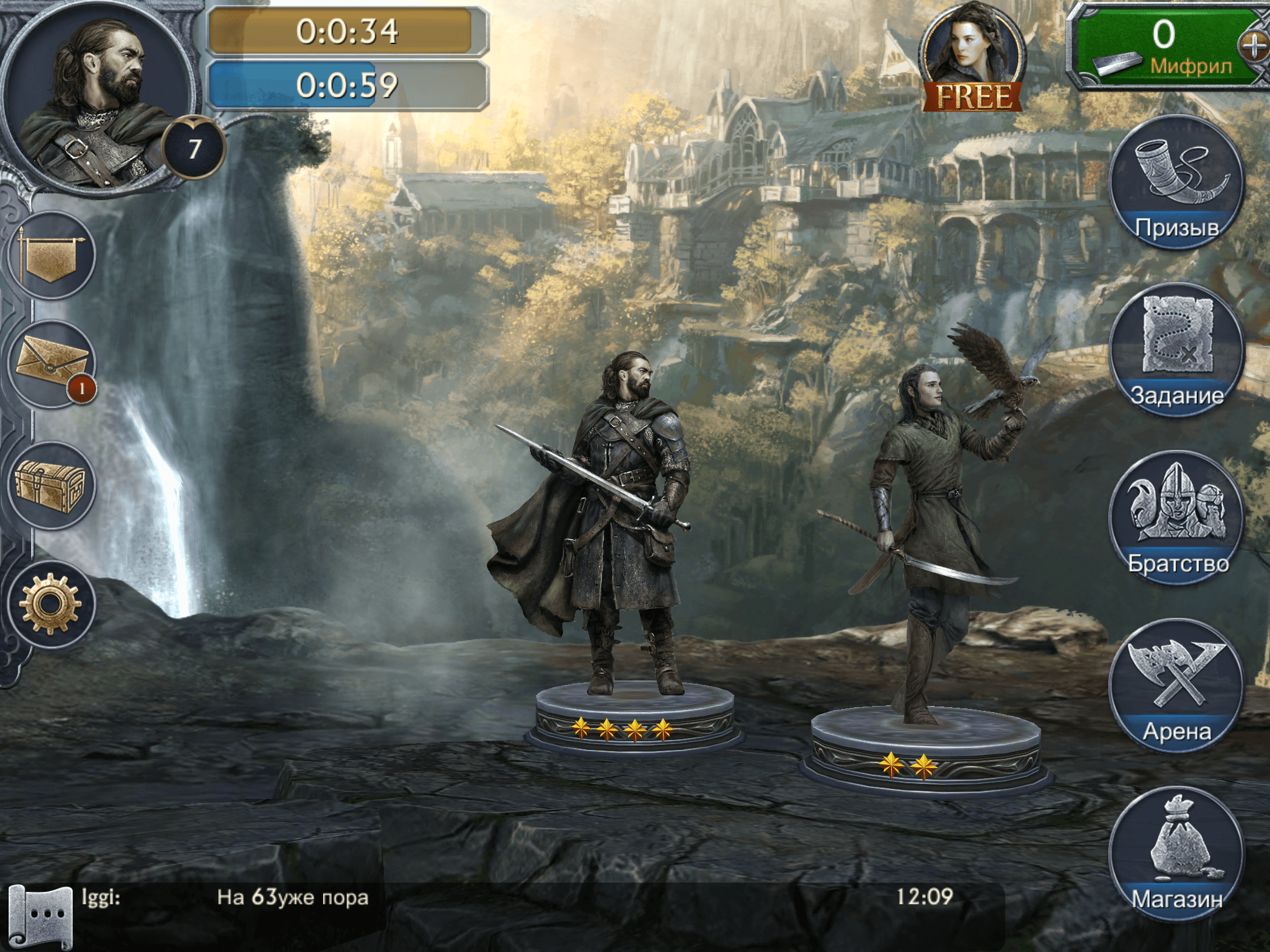Screen dimensions: 1270x952
Task: Open the chat speech-bubble scroll
Action: [x=41, y=915]
